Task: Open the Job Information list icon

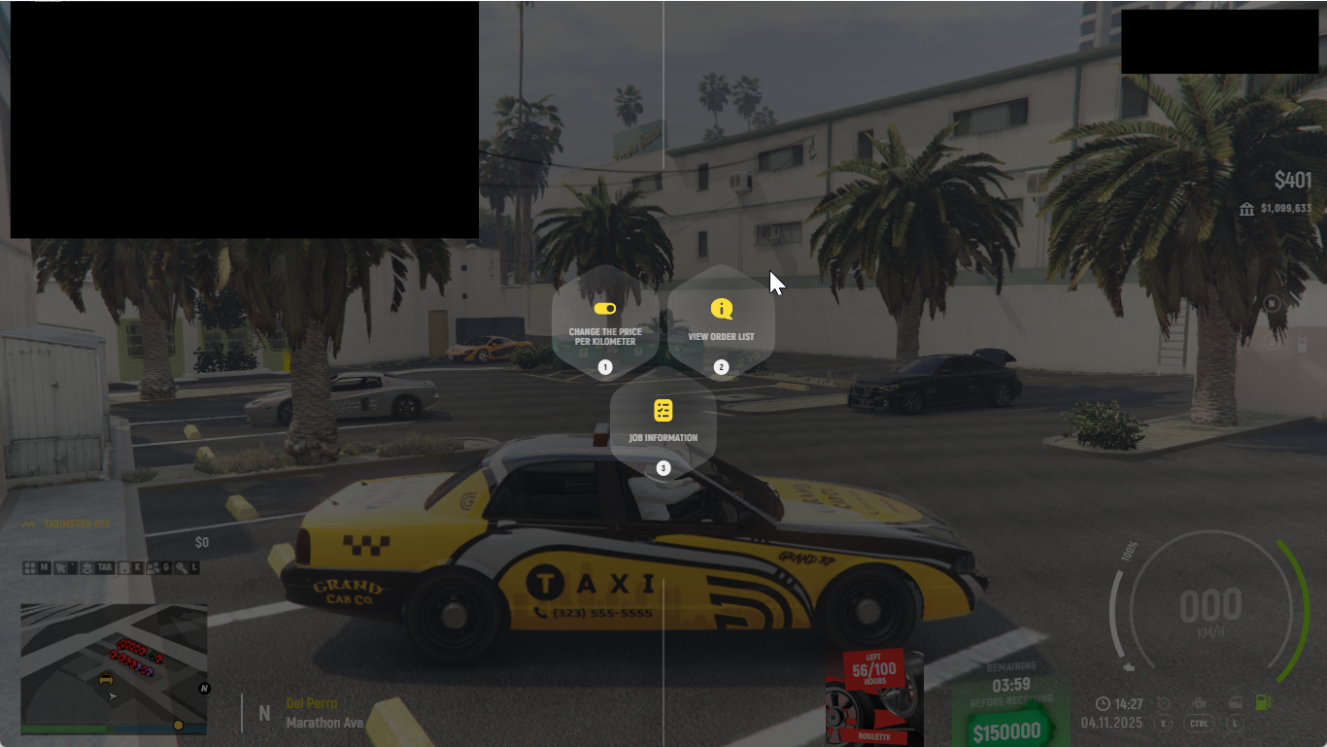Action: click(x=662, y=408)
